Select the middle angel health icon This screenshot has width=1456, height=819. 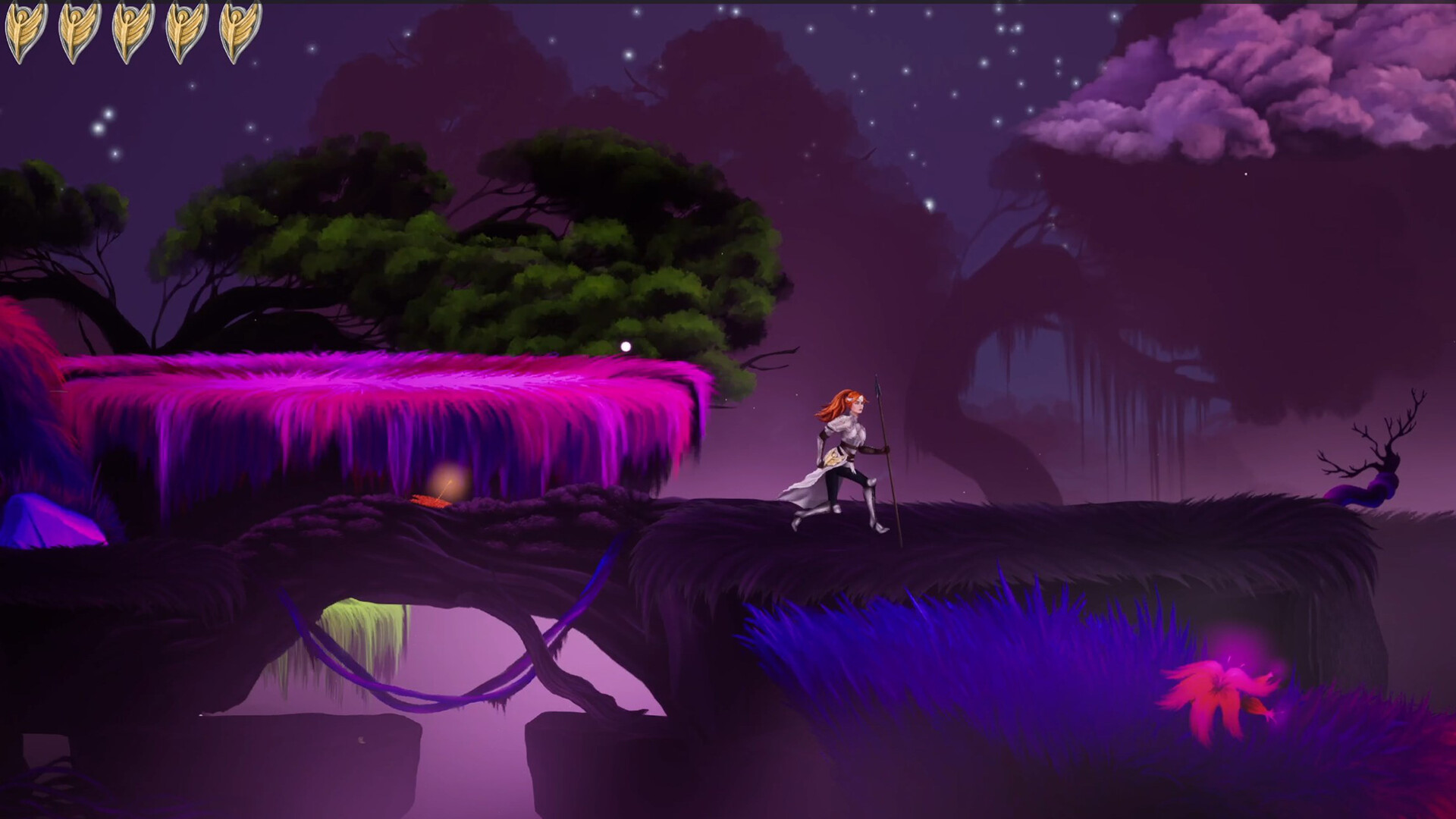[x=130, y=32]
